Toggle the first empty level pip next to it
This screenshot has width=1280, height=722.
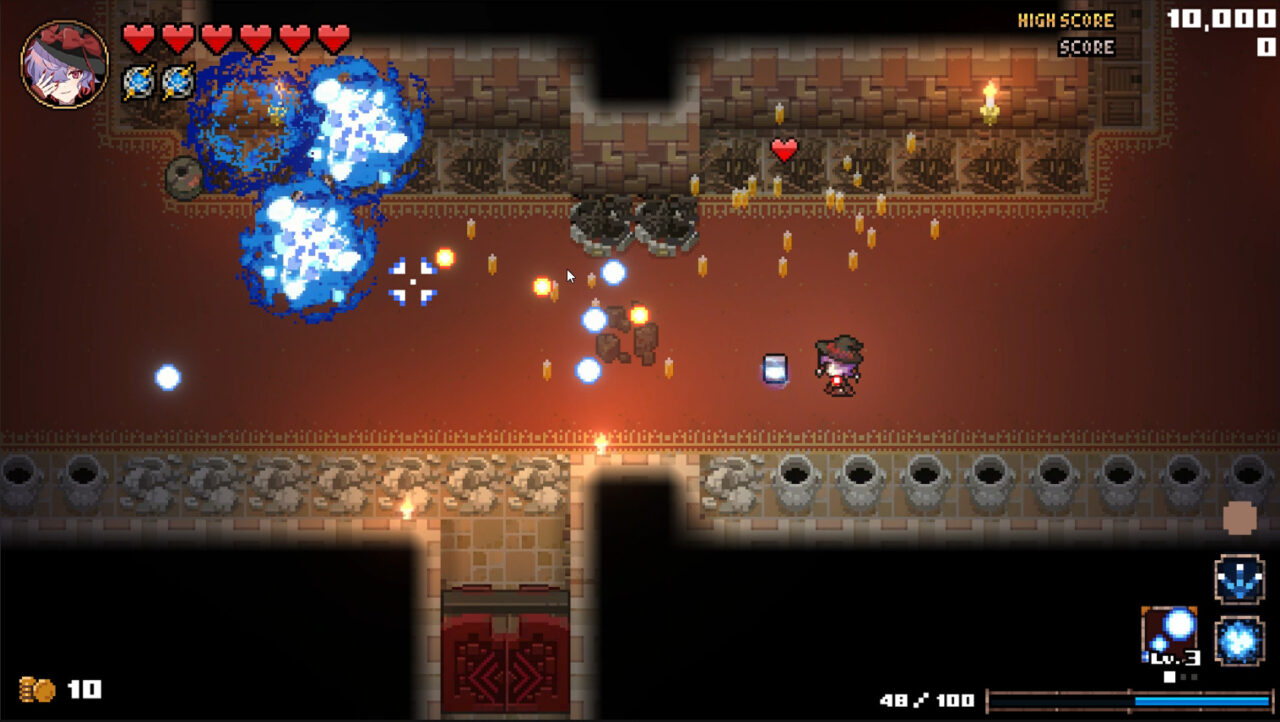(1183, 677)
